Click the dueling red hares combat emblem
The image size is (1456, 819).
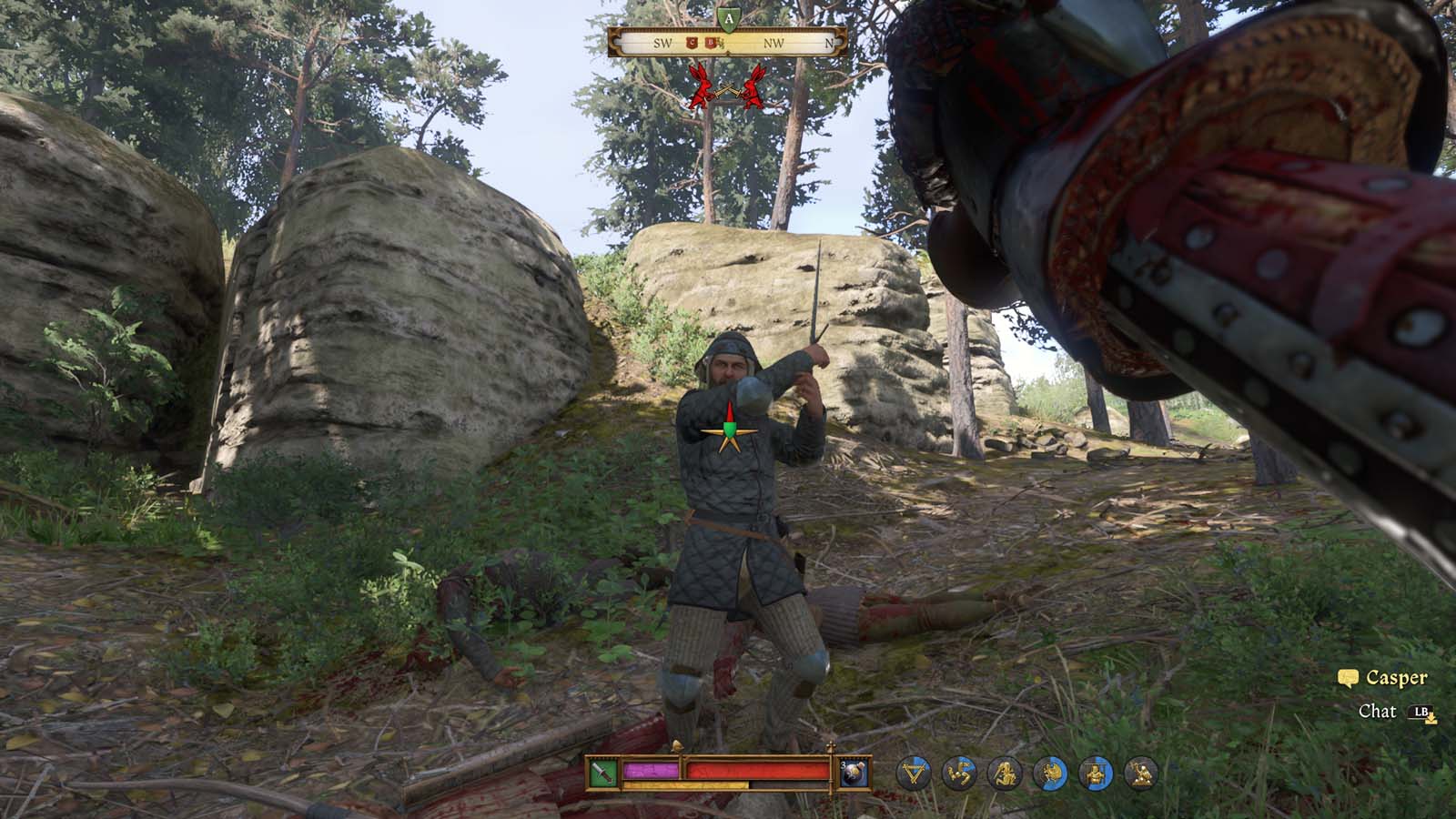728,89
